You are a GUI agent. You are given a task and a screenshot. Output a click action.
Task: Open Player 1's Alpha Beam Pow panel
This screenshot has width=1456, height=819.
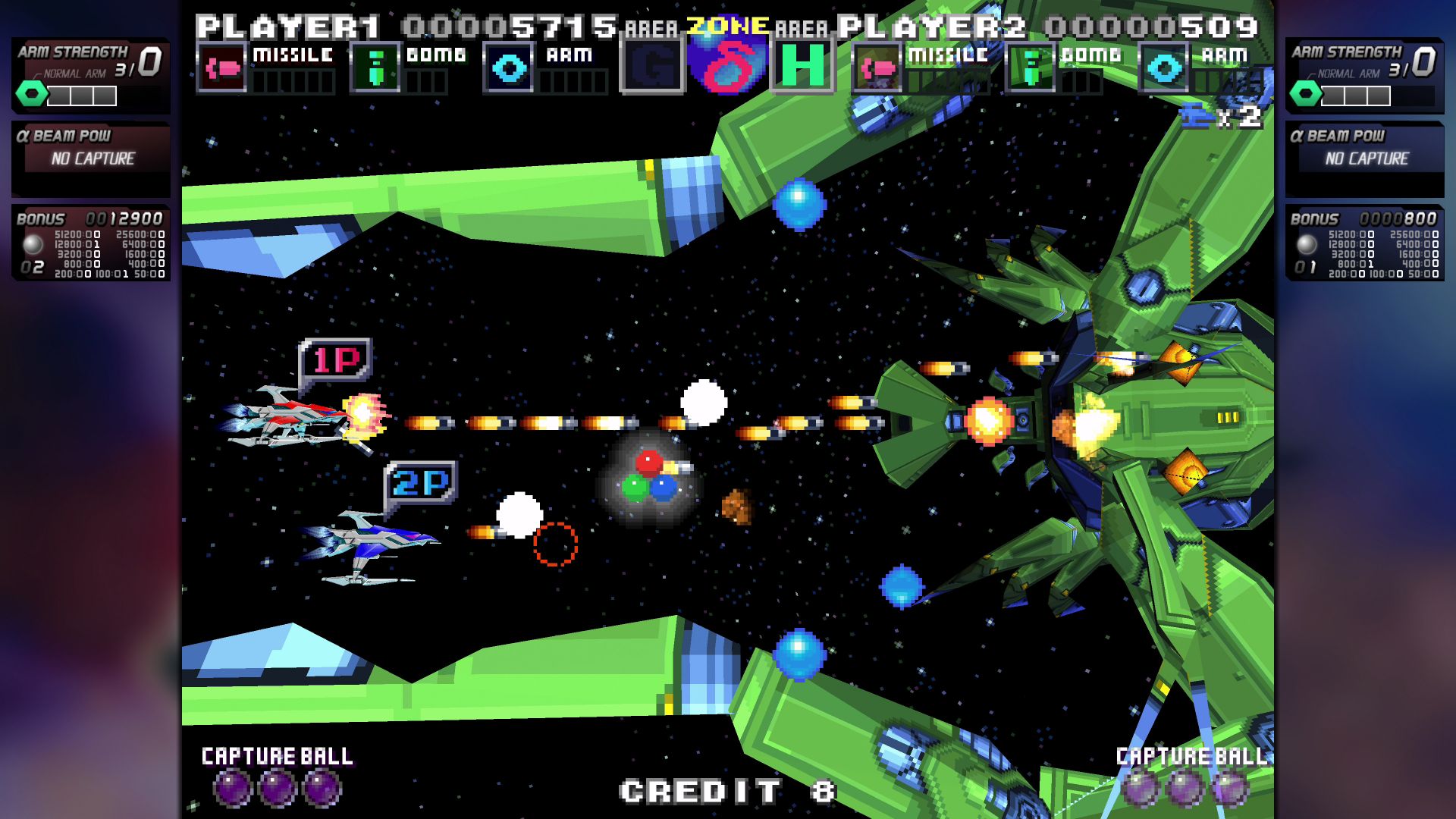click(91, 158)
